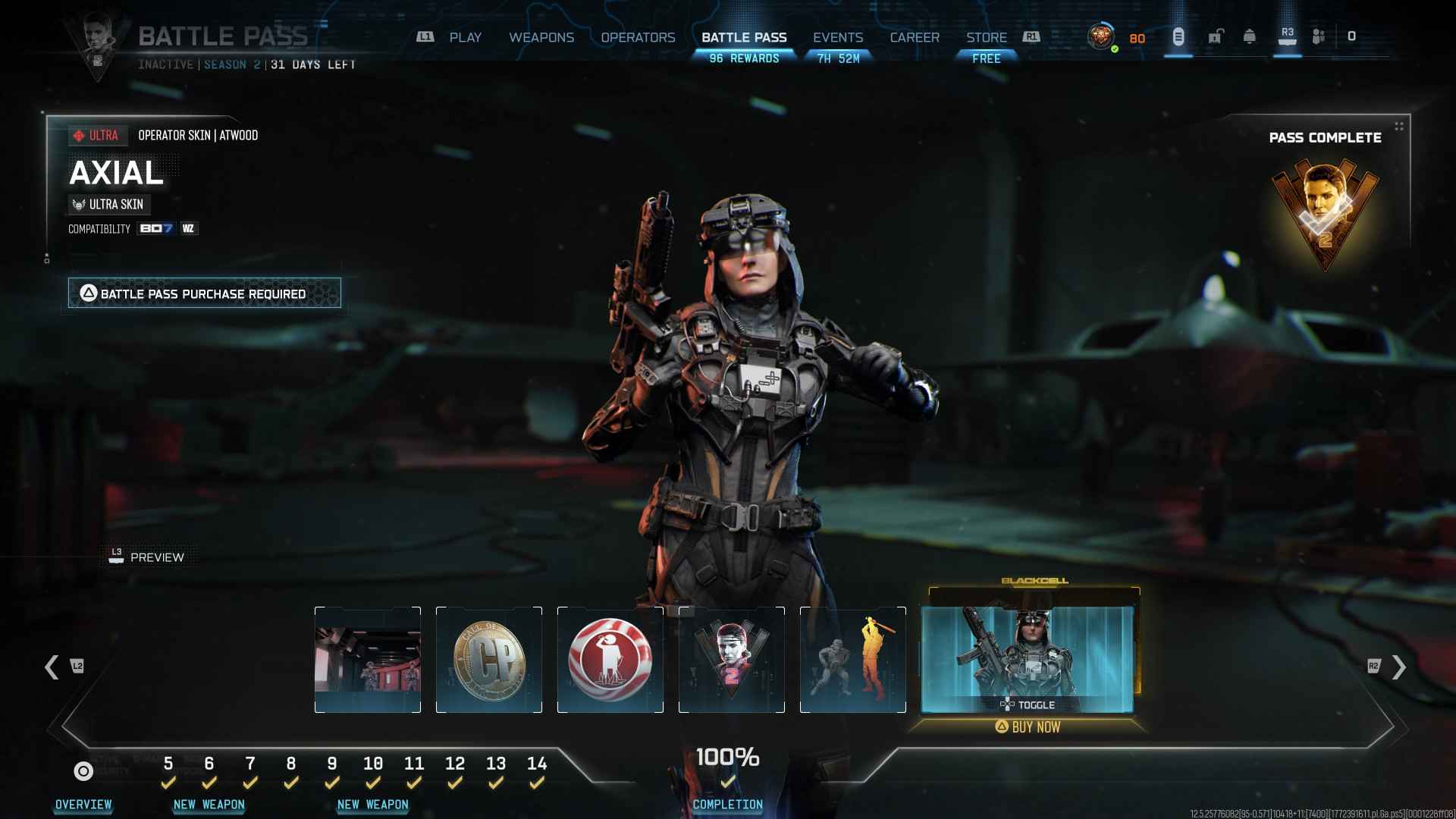Choose the red striped emblem reward
Image resolution: width=1456 pixels, height=819 pixels.
tap(610, 660)
